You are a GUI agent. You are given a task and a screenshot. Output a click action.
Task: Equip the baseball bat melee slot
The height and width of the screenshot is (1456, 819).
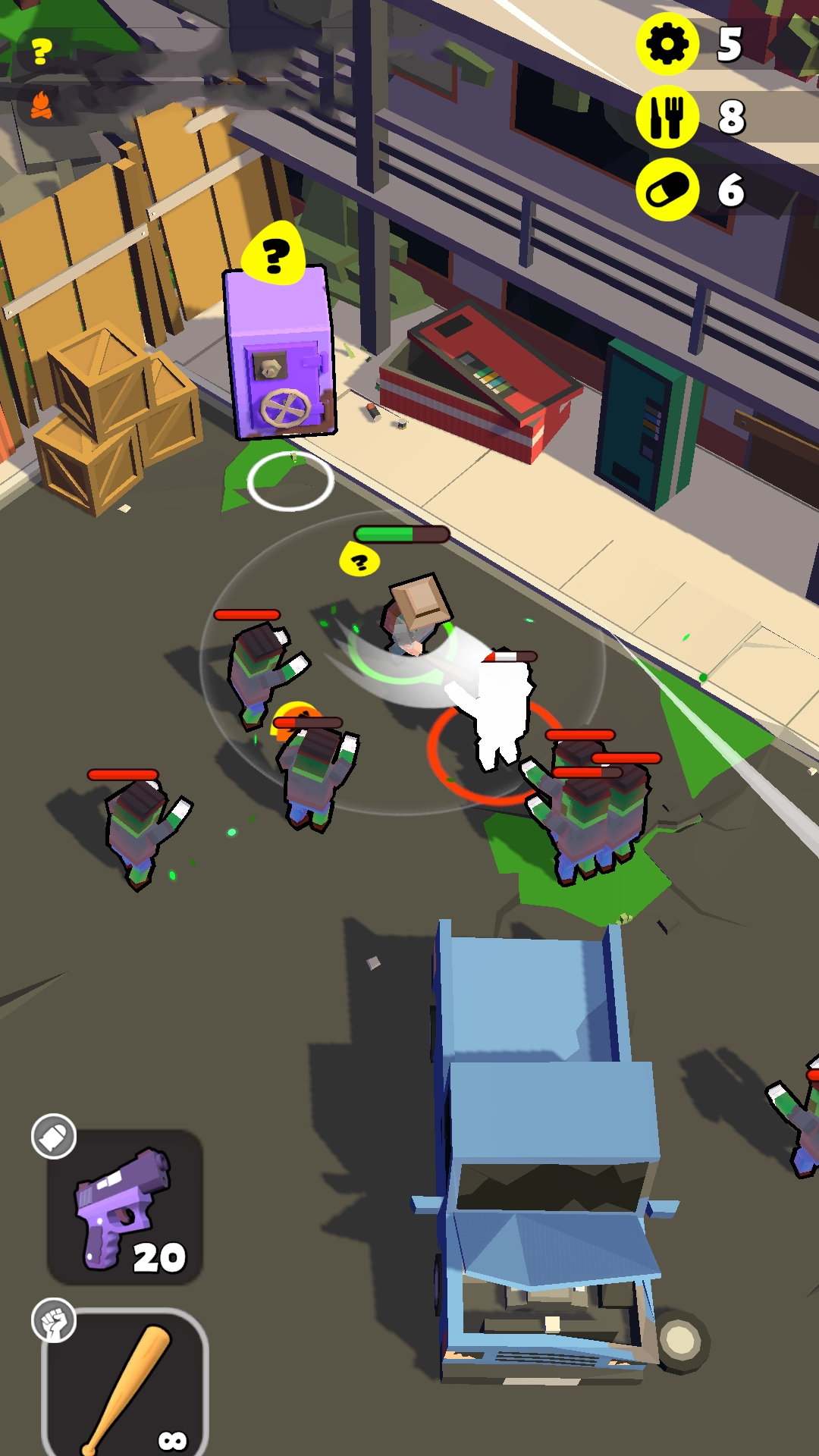click(x=125, y=1384)
